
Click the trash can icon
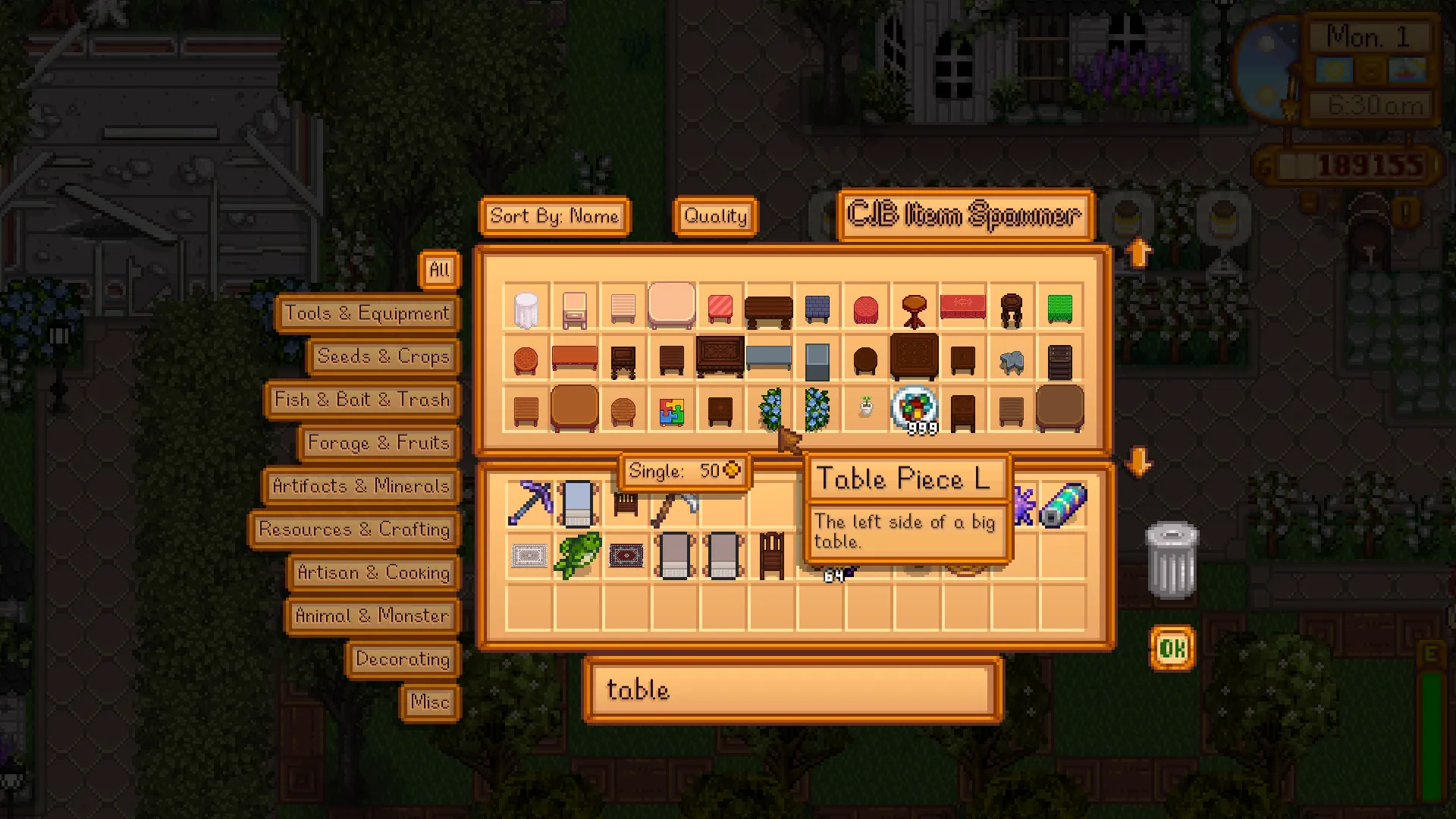1172,560
